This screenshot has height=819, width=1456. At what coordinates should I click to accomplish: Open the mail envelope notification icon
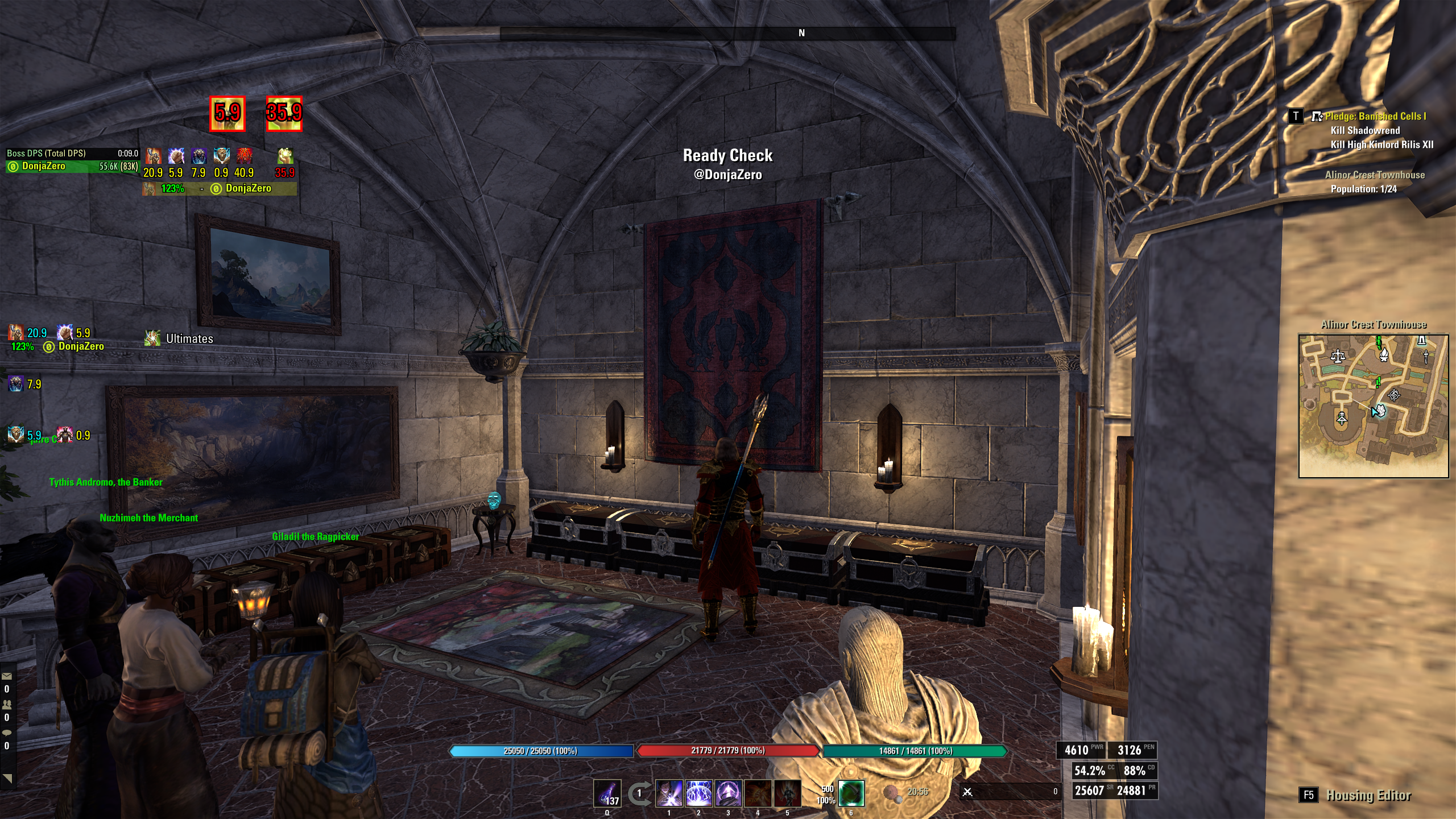click(7, 676)
